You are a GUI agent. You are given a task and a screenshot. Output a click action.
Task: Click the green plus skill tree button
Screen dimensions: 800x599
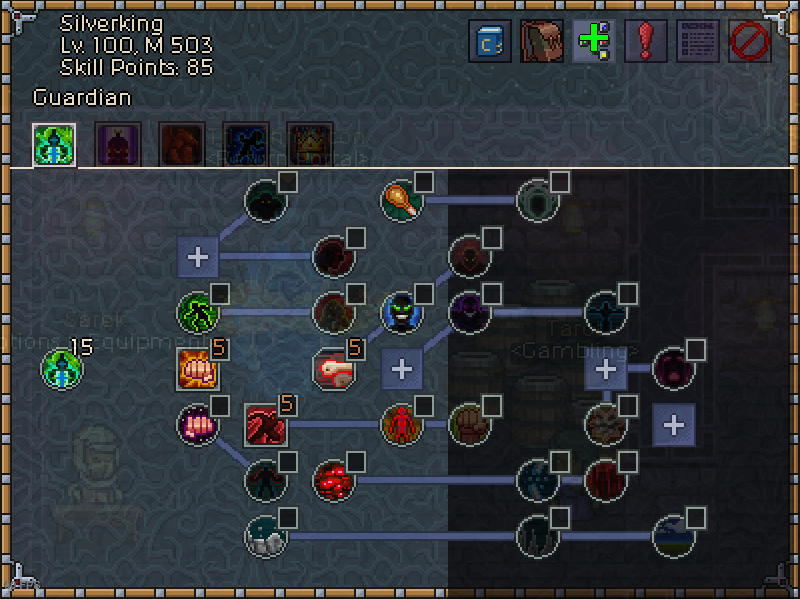point(594,42)
